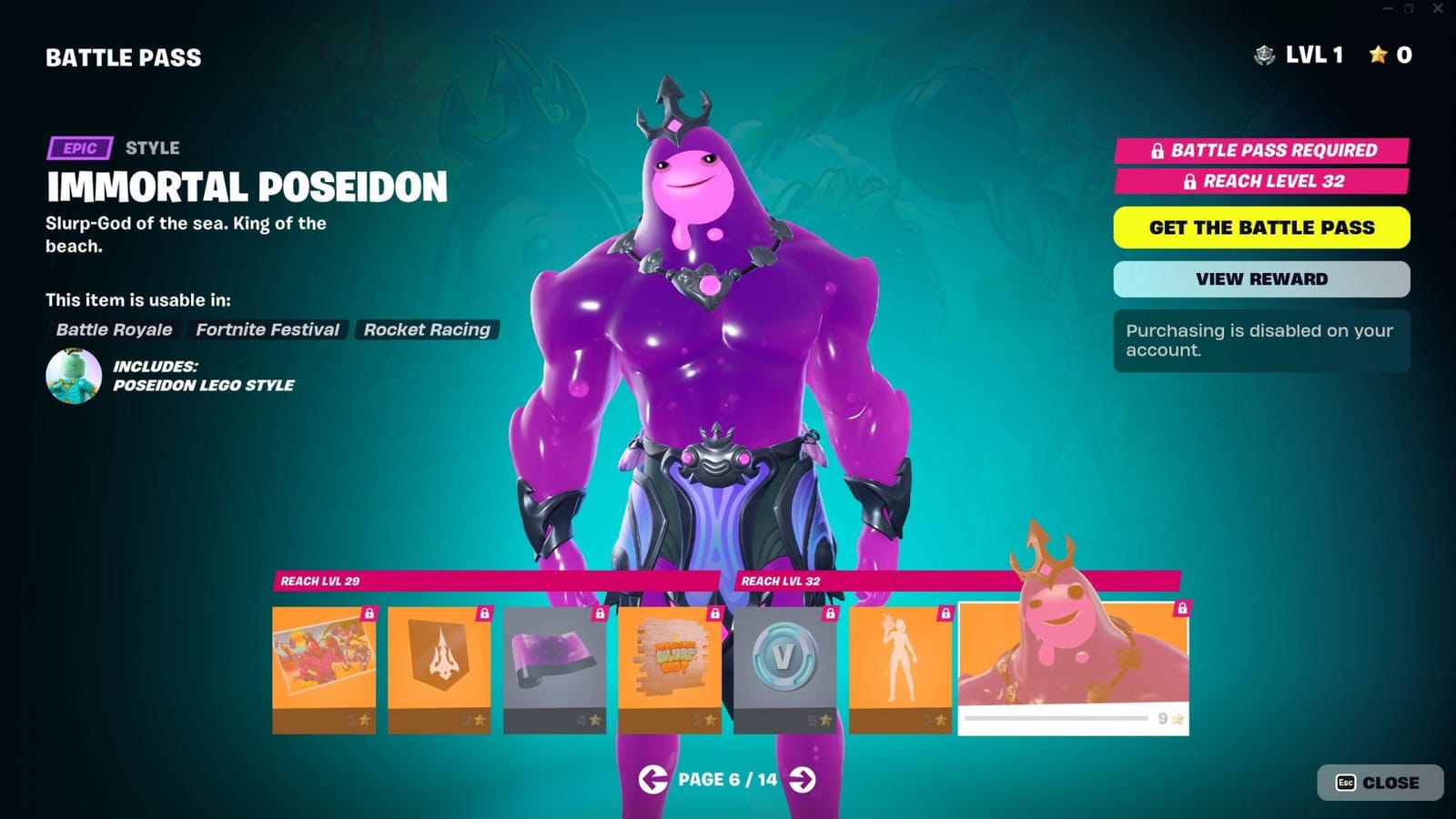This screenshot has height=819, width=1456.
Task: Click the View Reward button
Action: tap(1260, 278)
